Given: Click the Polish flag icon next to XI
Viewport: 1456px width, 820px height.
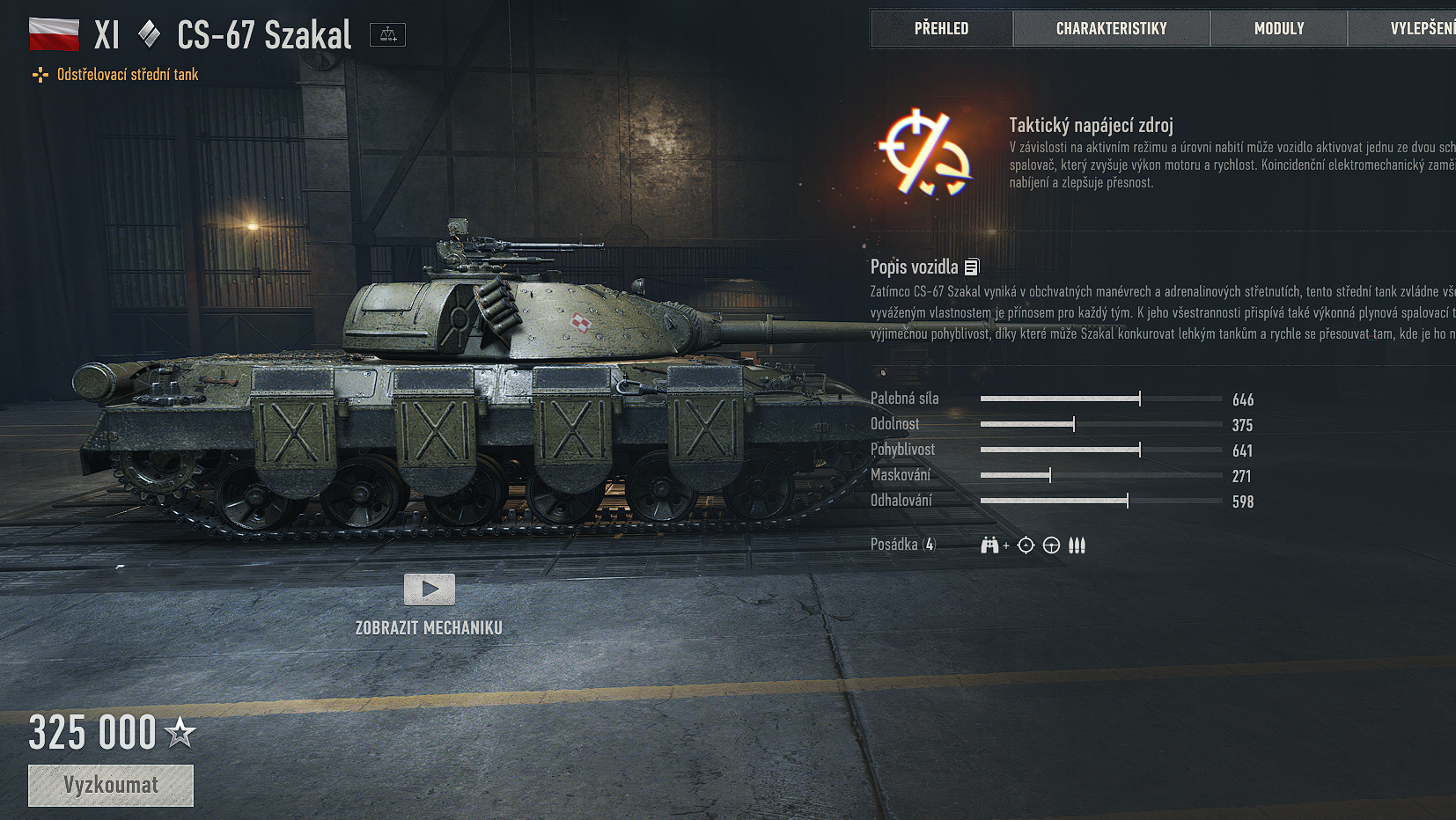Looking at the screenshot, I should (x=54, y=34).
